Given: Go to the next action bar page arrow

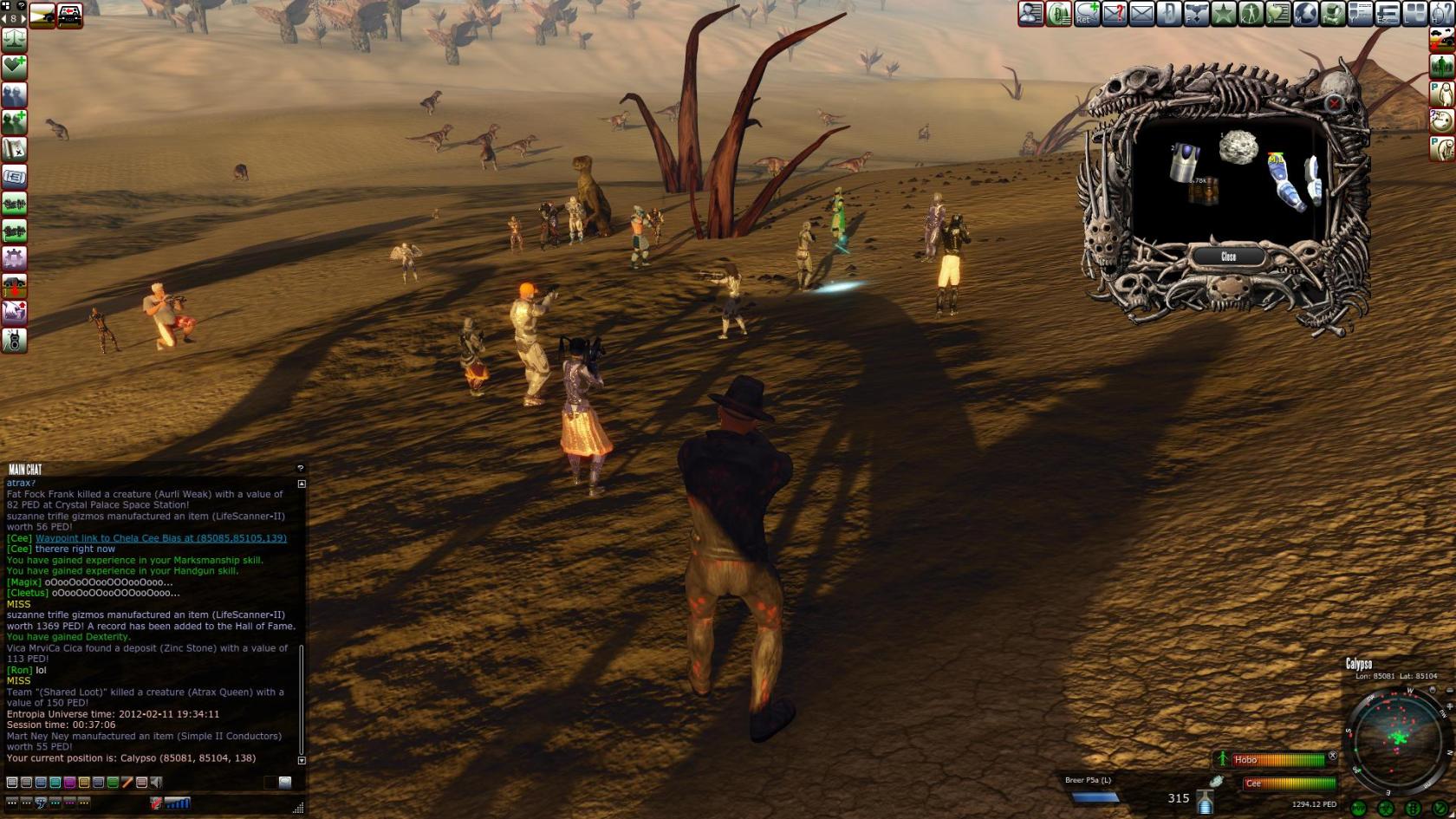Looking at the screenshot, I should (23, 18).
